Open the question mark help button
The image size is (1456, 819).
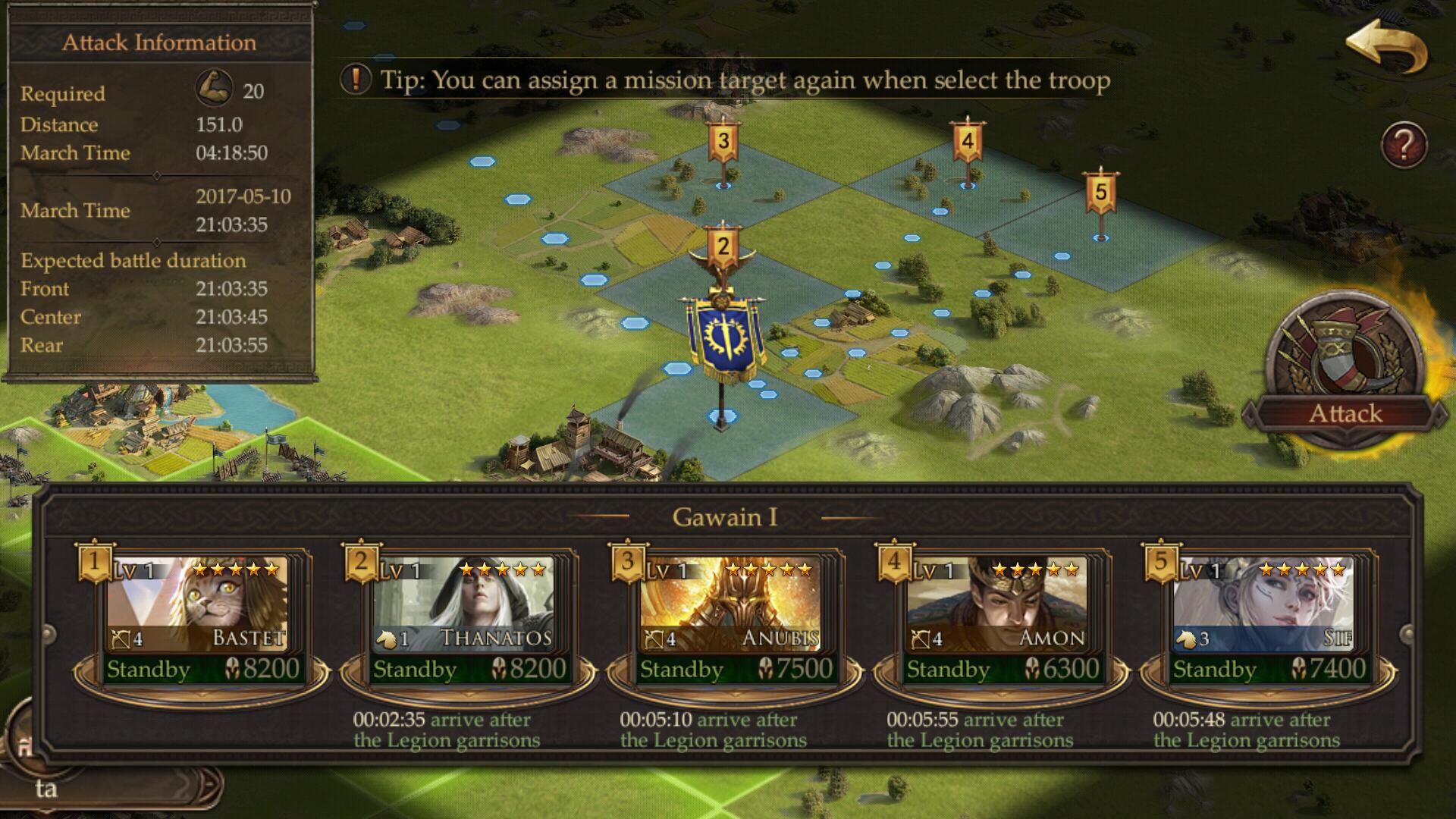tap(1404, 145)
